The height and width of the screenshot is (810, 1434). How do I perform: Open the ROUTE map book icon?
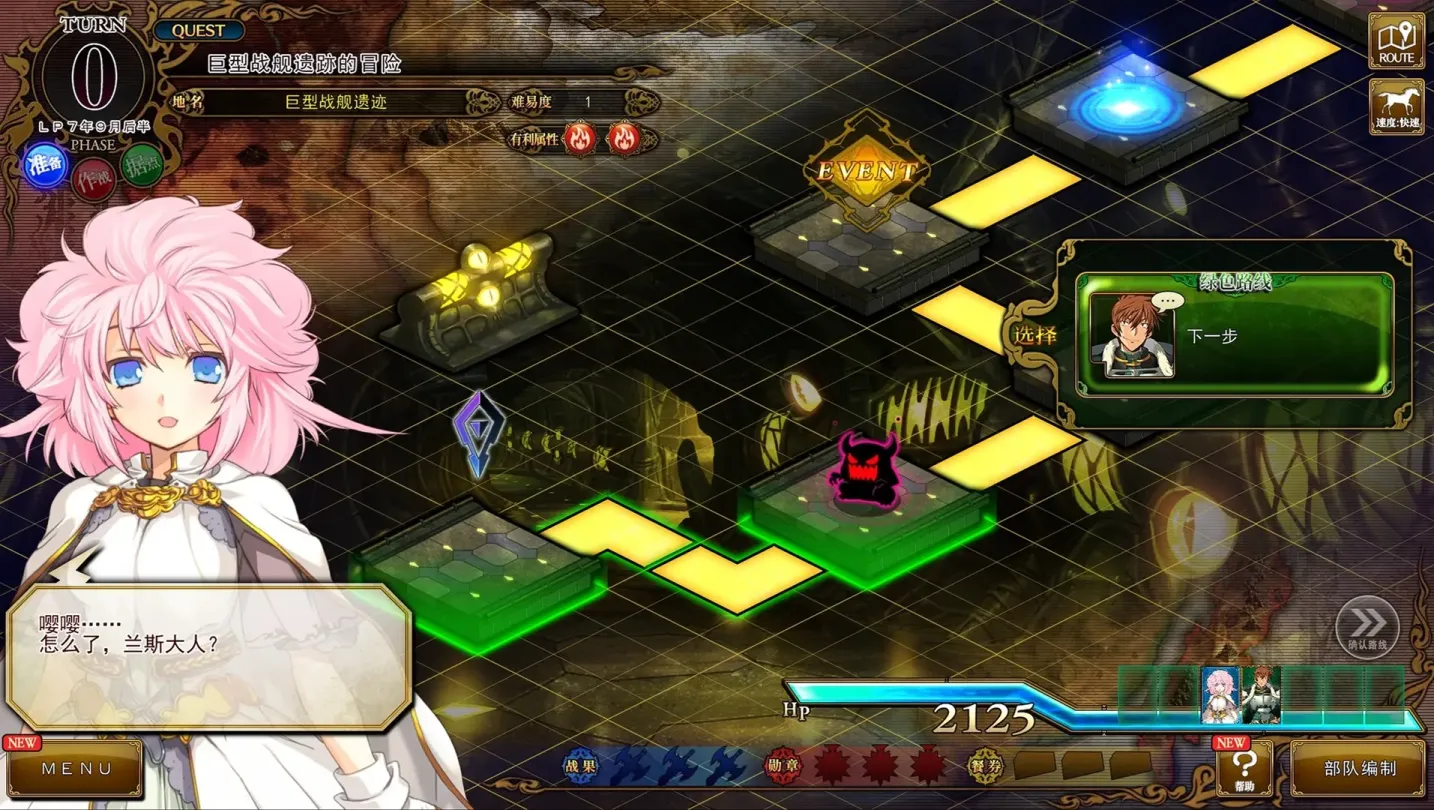(x=1396, y=40)
